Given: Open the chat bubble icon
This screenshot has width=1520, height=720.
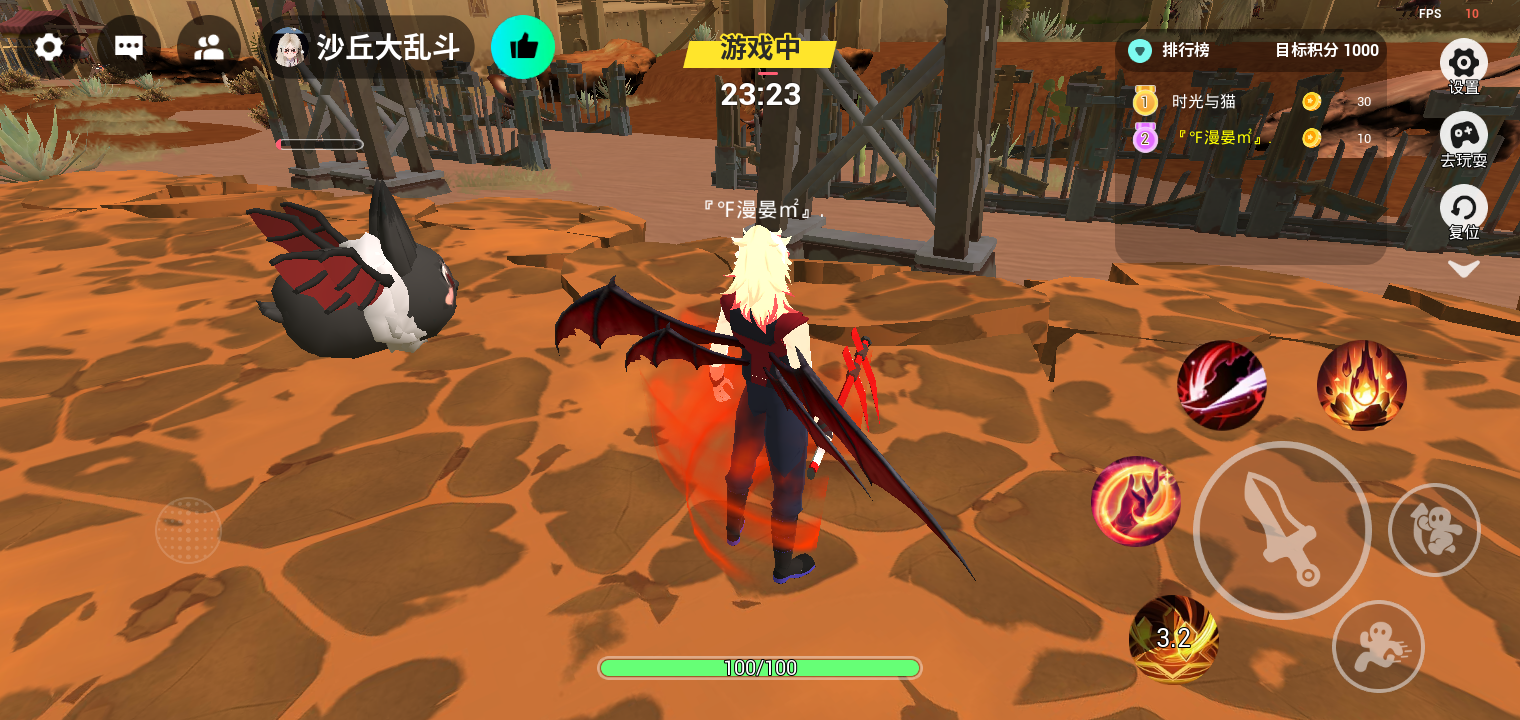Looking at the screenshot, I should point(129,47).
